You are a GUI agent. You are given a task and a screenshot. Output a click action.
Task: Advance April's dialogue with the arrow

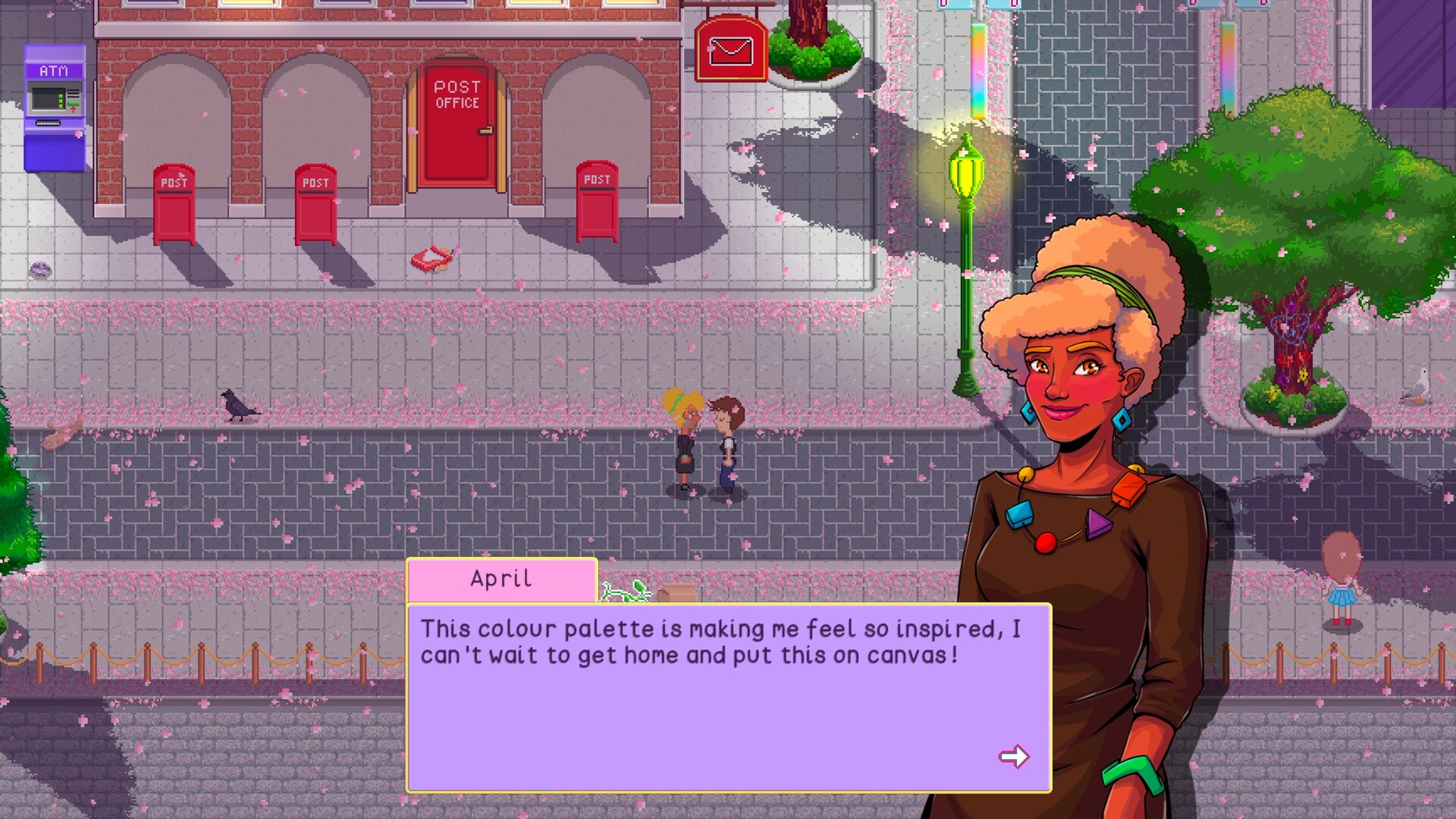tap(1014, 756)
